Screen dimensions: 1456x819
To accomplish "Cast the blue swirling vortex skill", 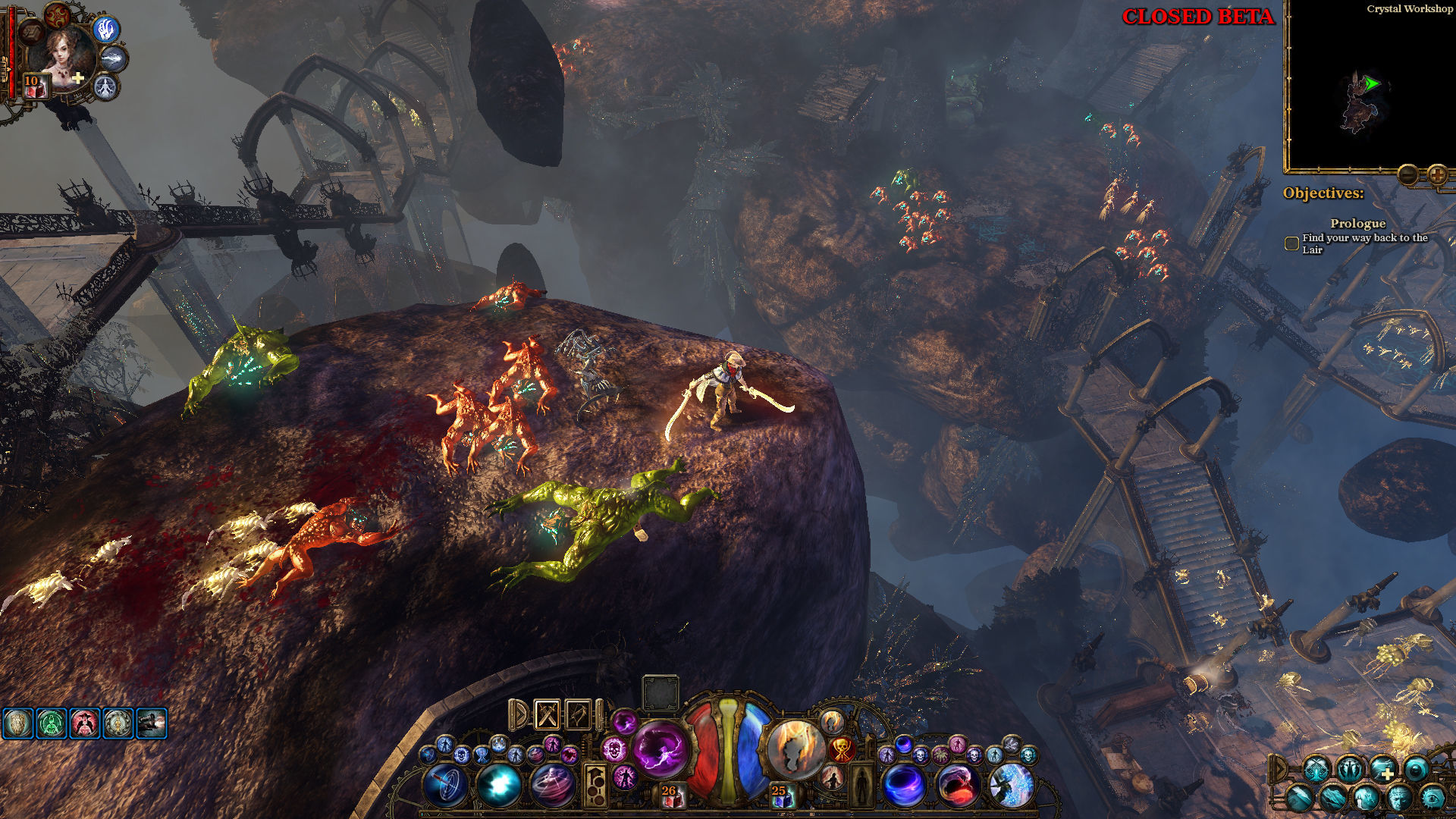I will pos(904,785).
